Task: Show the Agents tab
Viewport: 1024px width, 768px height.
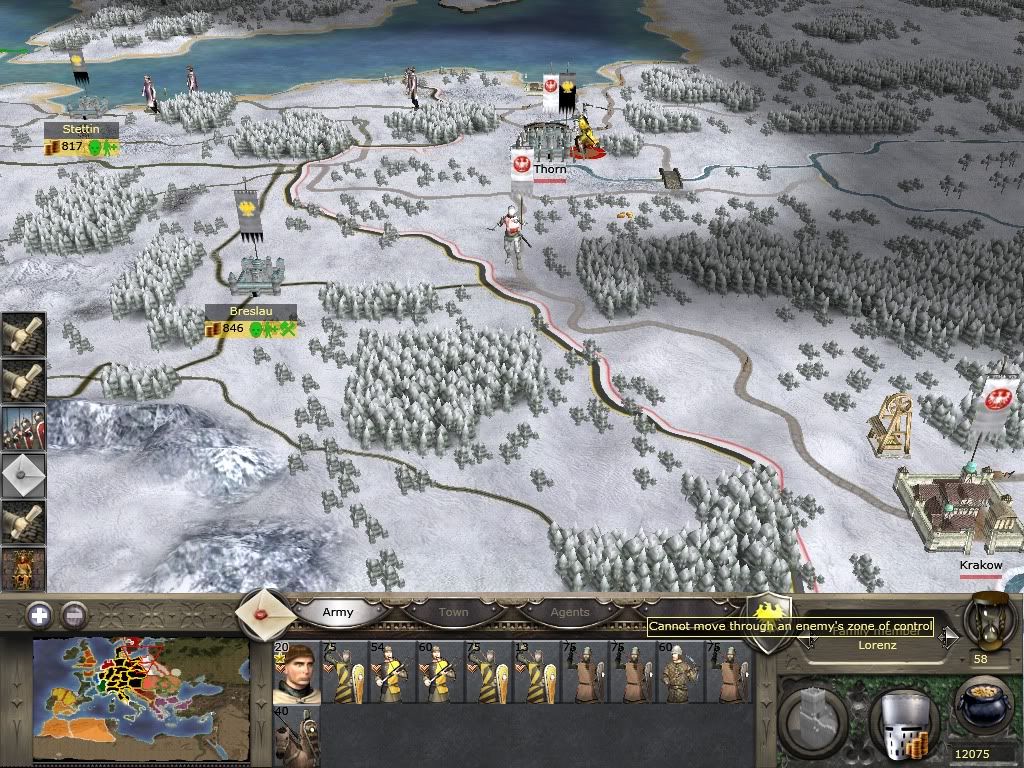Action: coord(570,612)
